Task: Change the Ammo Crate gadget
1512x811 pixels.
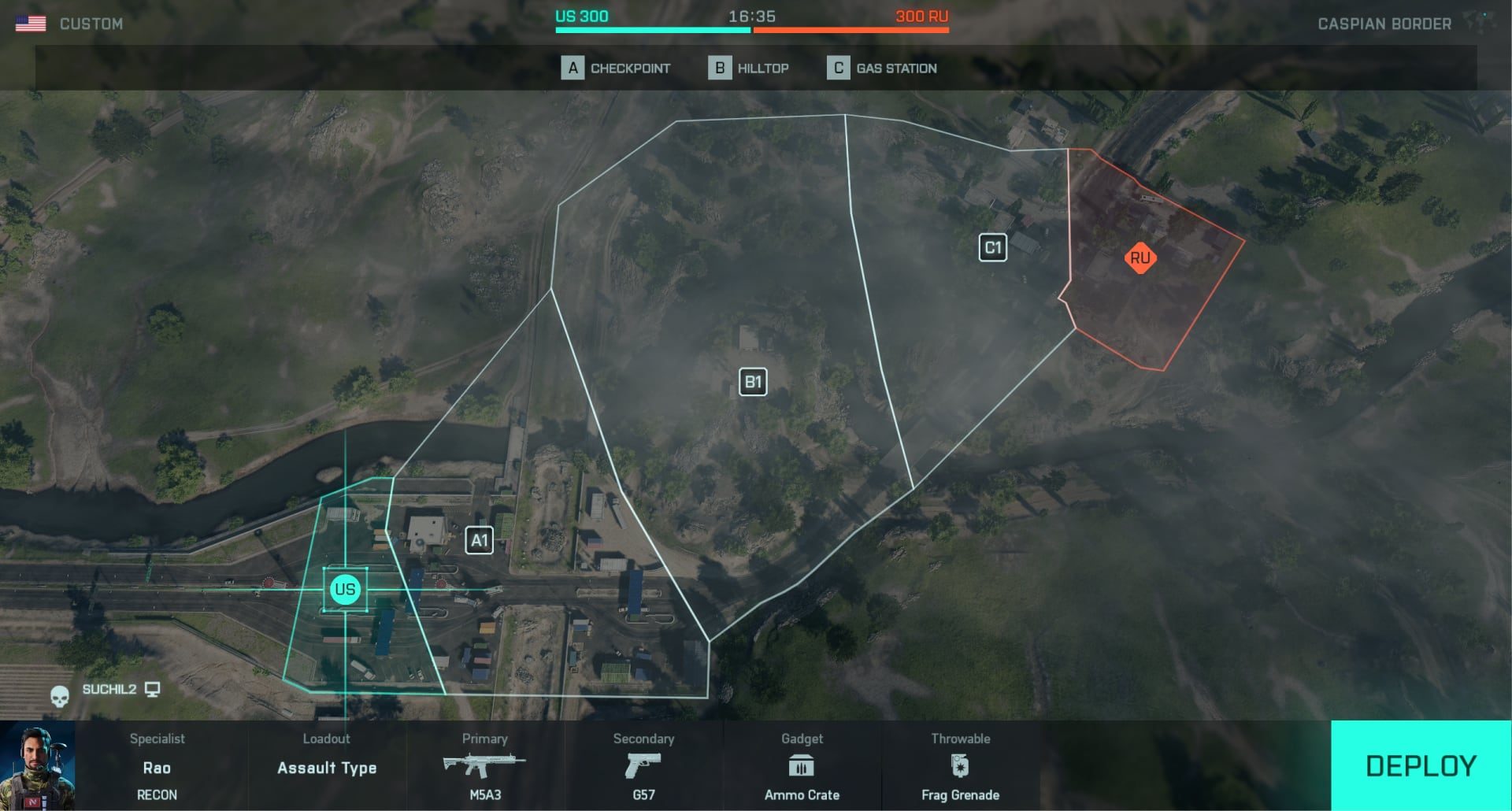Action: [x=802, y=767]
